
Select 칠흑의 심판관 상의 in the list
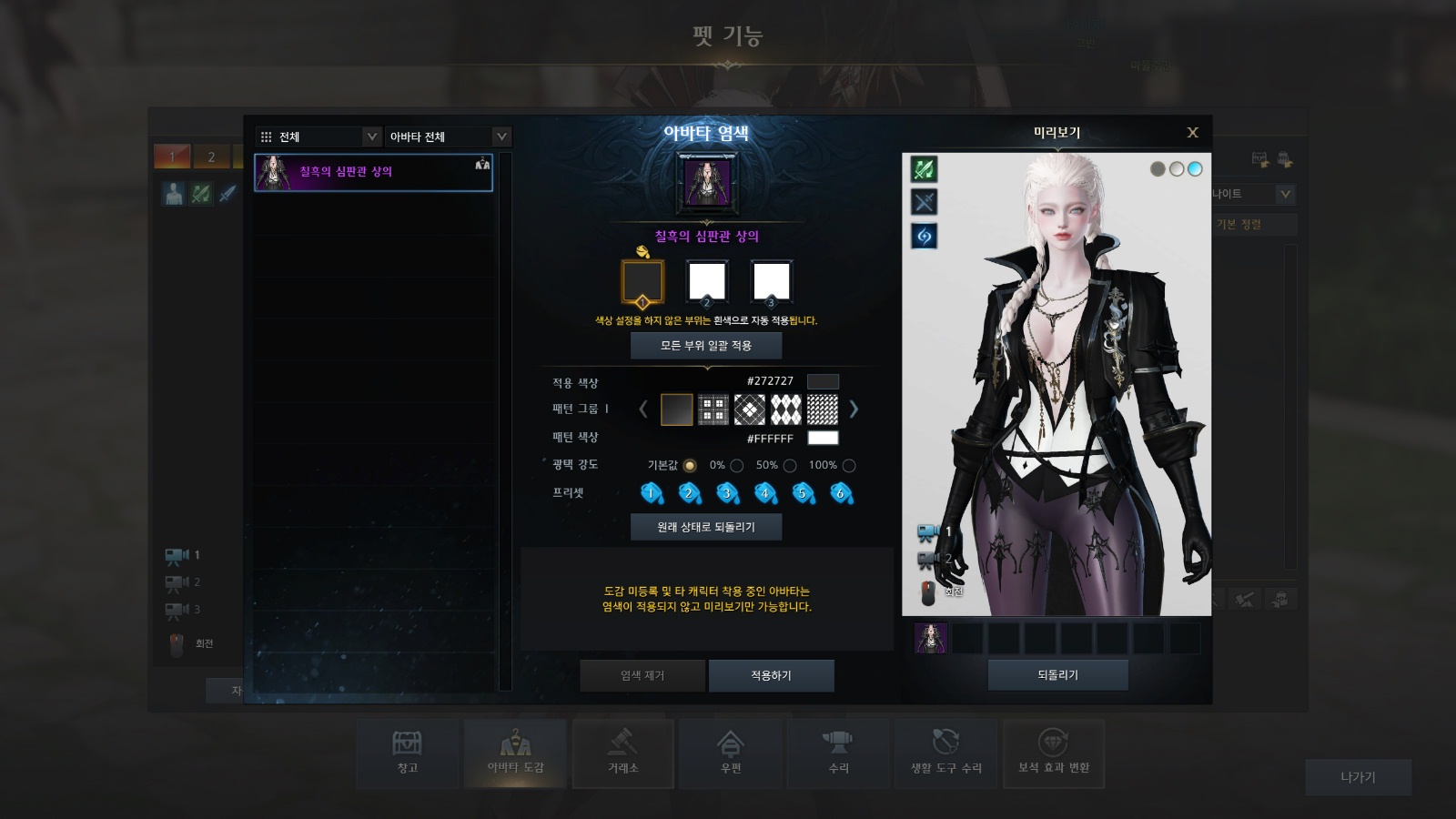(373, 172)
